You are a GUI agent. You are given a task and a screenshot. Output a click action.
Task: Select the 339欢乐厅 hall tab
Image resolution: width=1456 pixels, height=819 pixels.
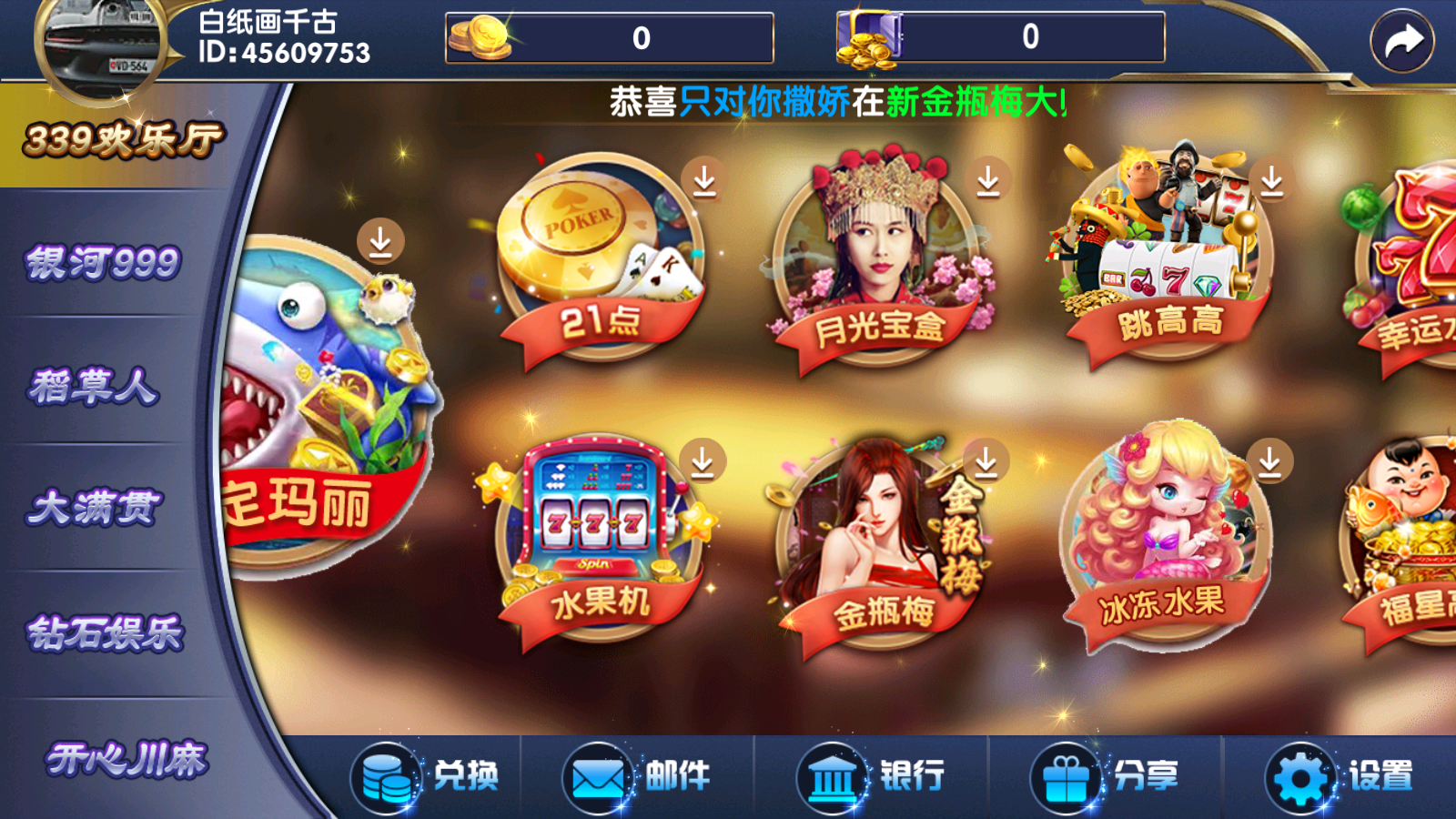[123, 139]
